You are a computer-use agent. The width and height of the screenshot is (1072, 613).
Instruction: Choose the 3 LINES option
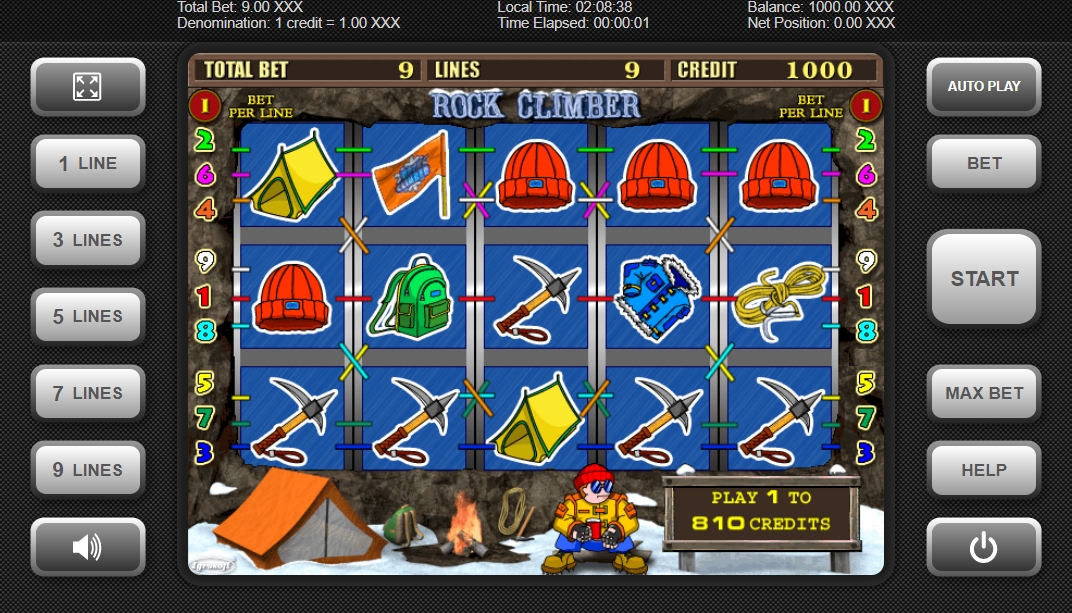pos(88,240)
